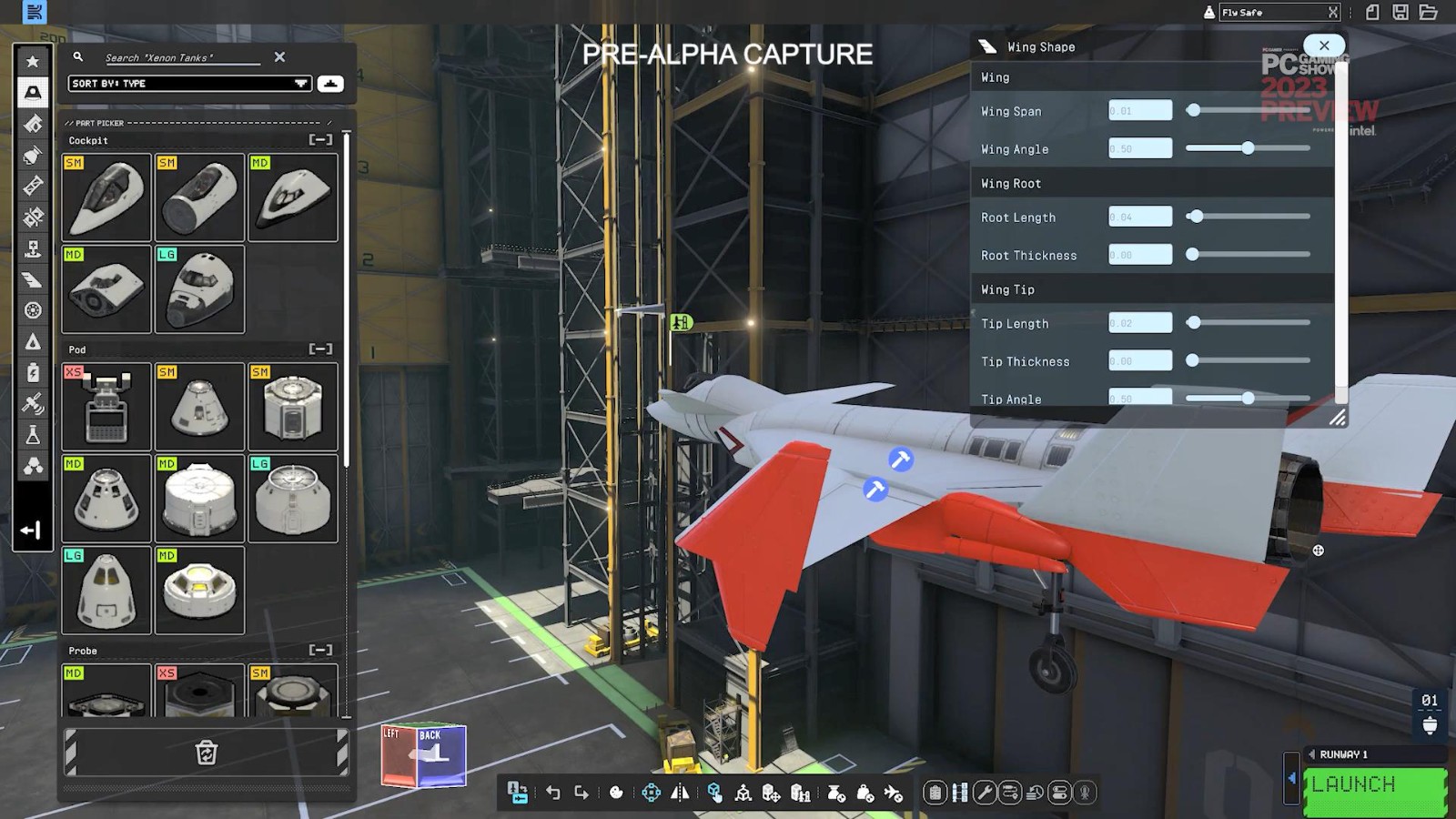Open the load vehicle folder icon
1456x819 pixels.
click(x=1428, y=12)
